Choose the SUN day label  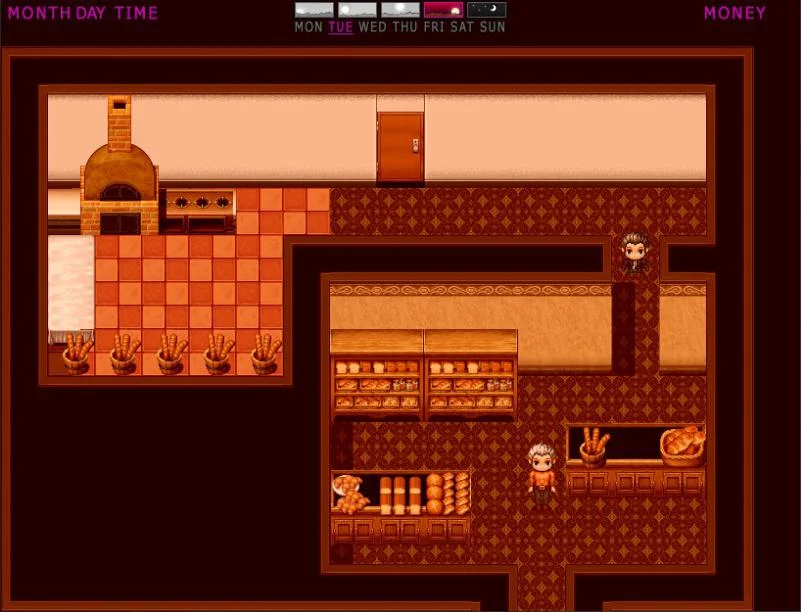(x=493, y=27)
